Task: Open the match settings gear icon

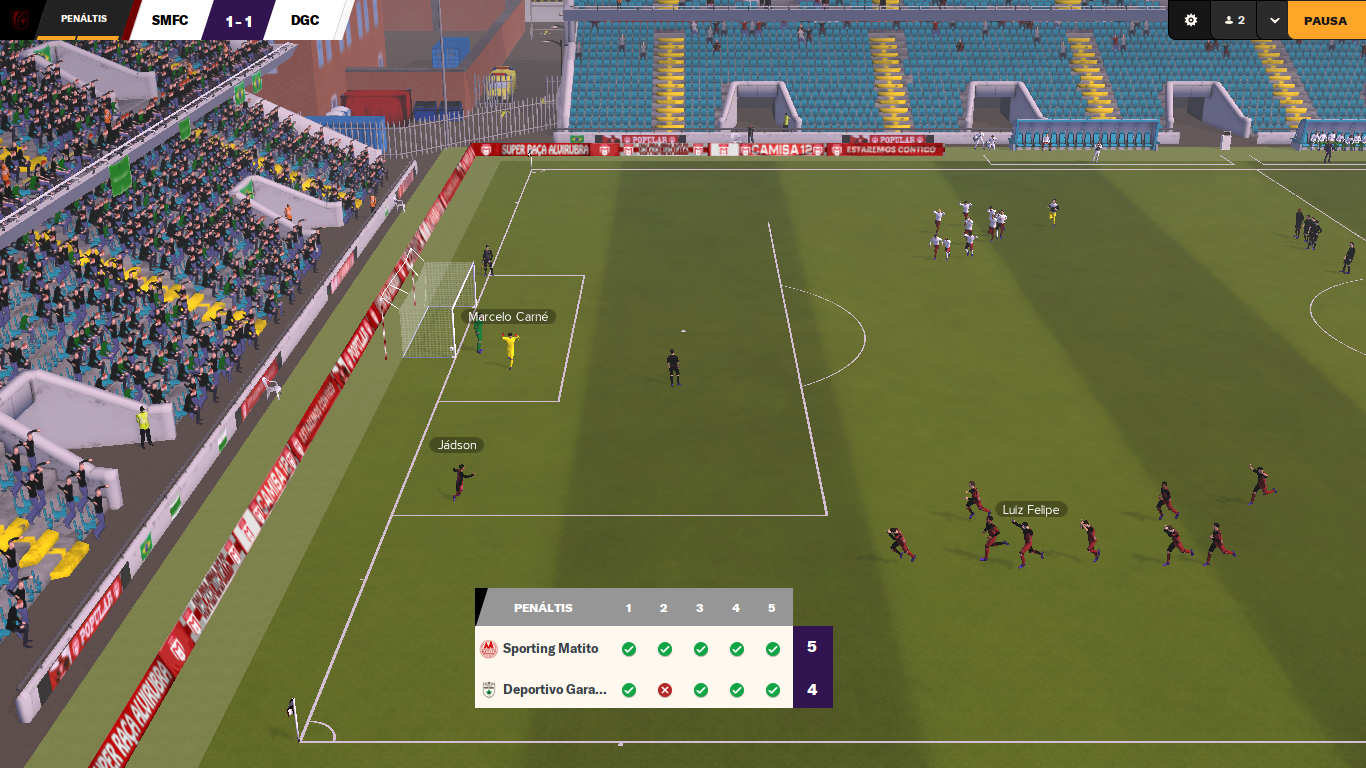Action: [x=1190, y=20]
